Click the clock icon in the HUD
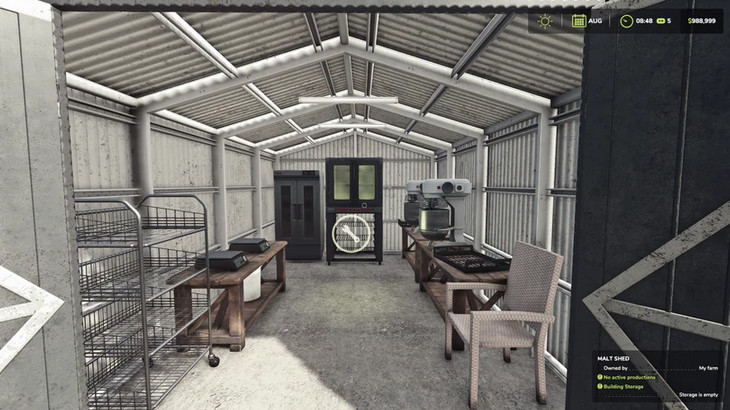730x410 pixels. point(626,20)
